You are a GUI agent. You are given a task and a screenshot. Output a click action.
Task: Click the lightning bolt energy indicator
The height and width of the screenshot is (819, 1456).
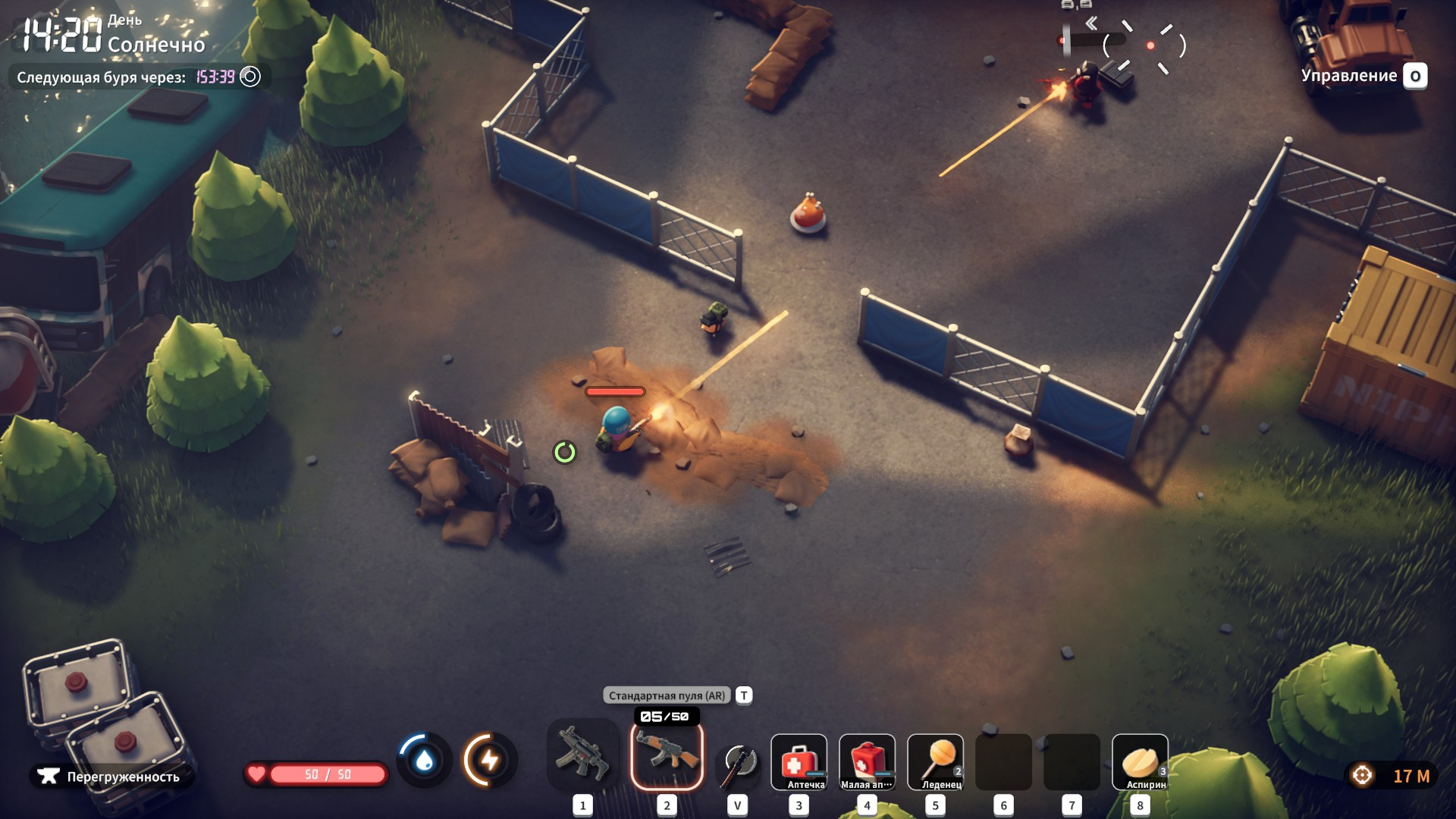point(490,760)
